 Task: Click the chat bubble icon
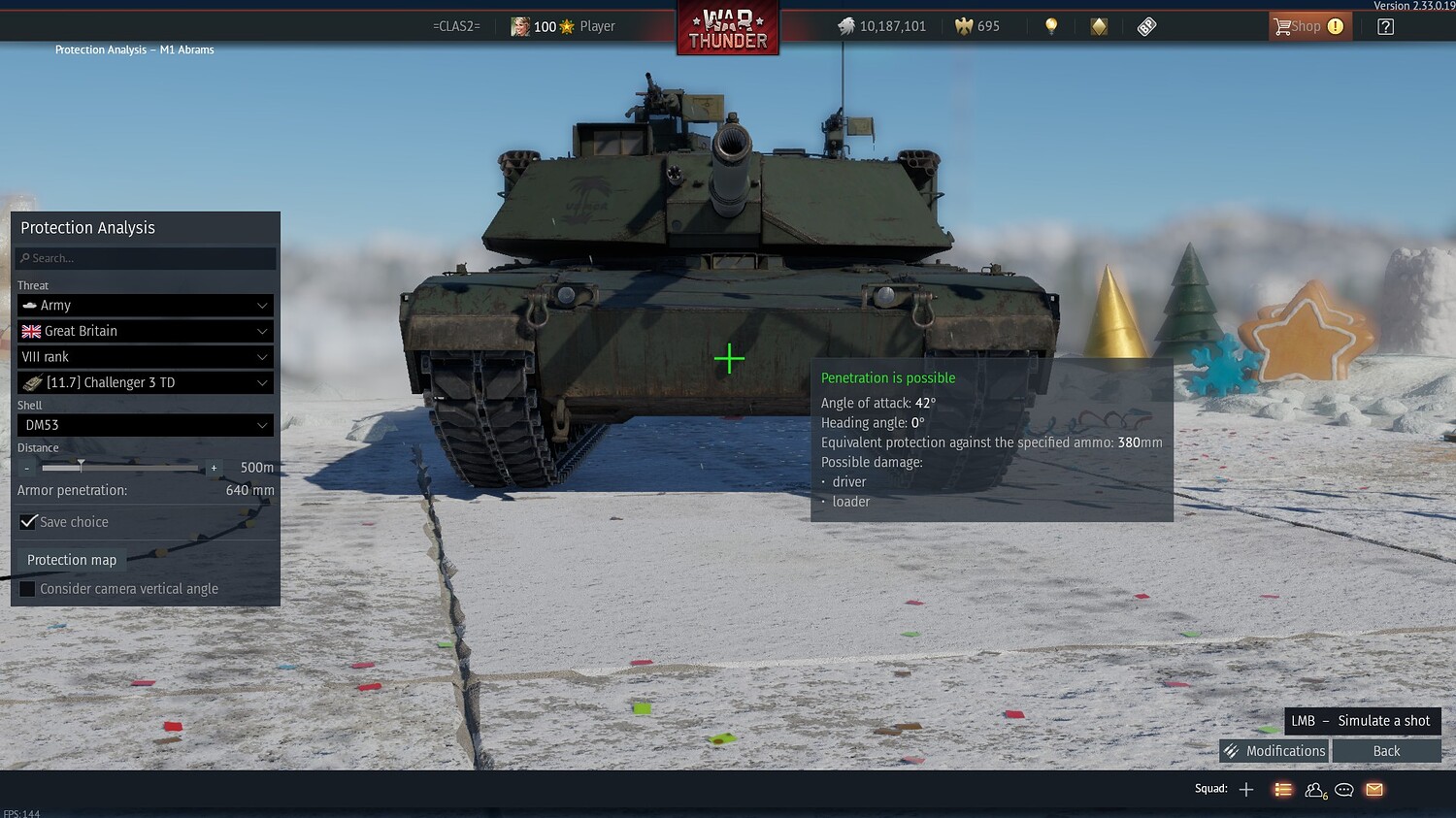[1344, 789]
